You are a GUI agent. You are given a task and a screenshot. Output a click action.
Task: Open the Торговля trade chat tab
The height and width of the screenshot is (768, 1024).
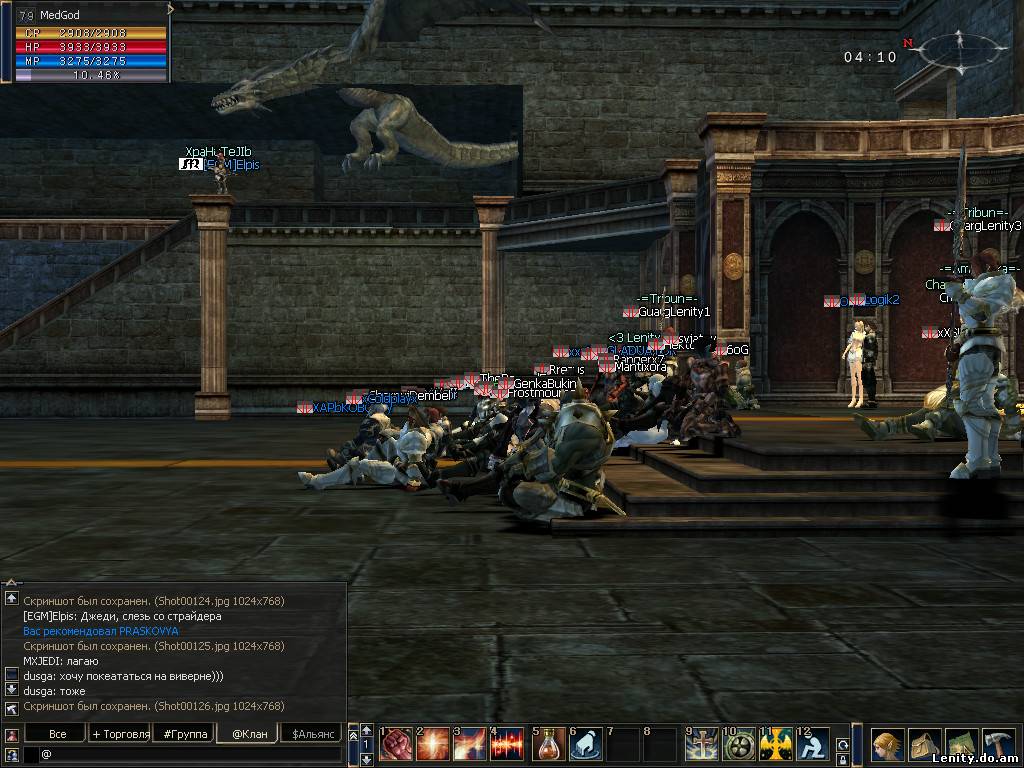[x=121, y=734]
